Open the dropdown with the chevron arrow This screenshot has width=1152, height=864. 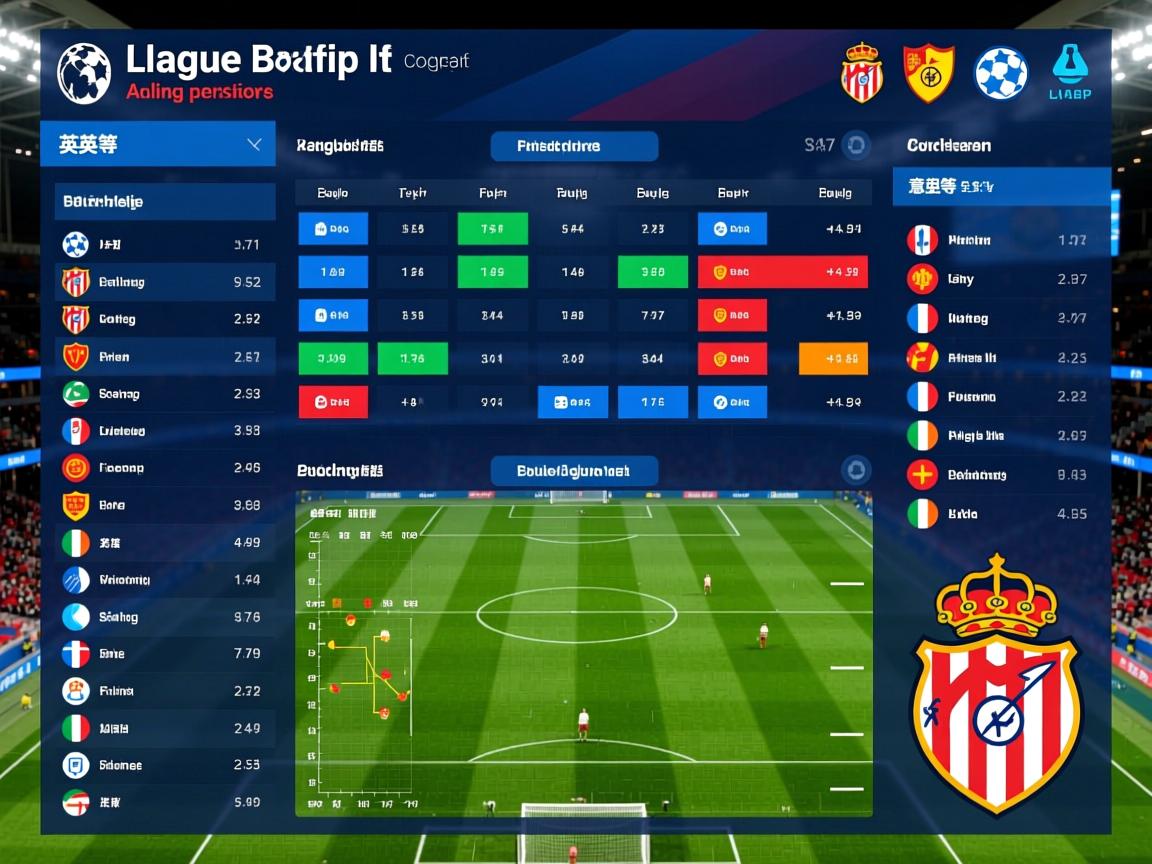[254, 145]
